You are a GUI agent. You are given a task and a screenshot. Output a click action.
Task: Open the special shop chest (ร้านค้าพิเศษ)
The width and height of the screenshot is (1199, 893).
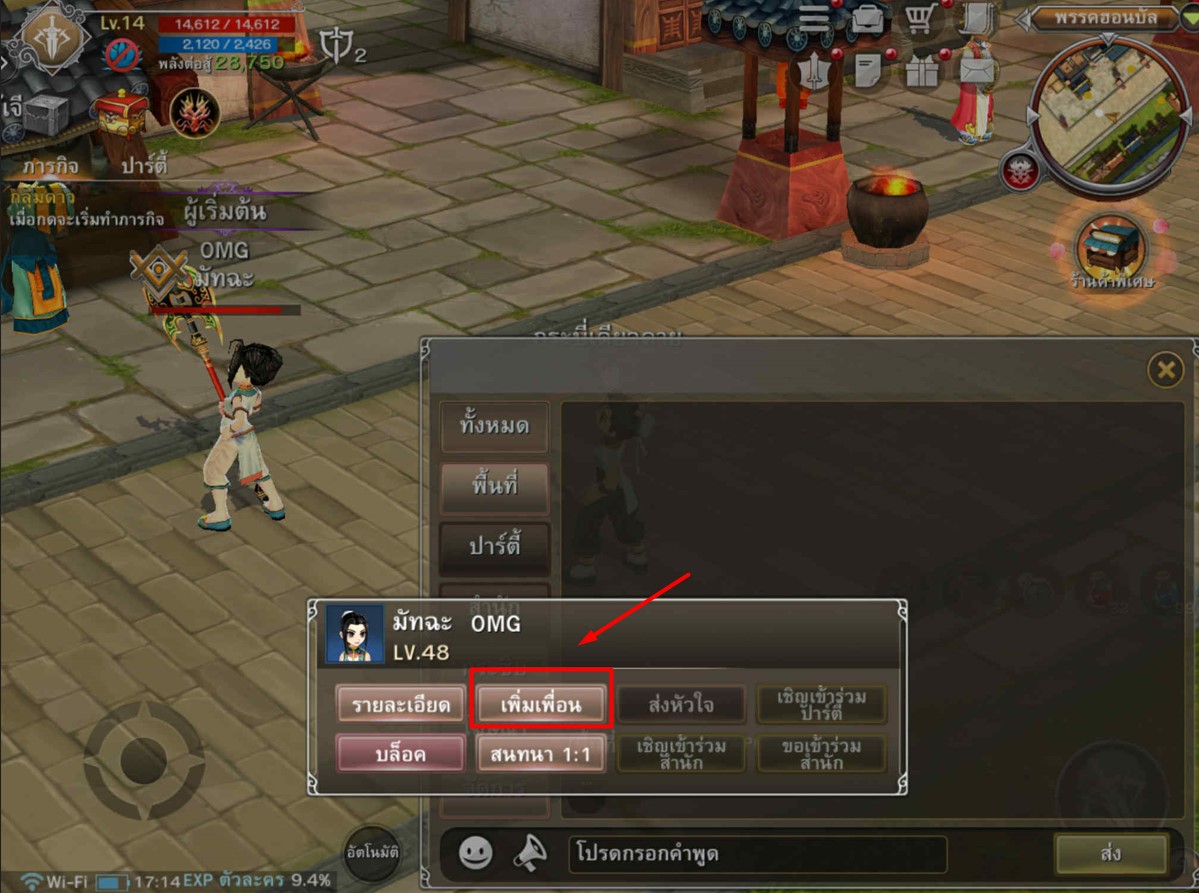click(x=1109, y=245)
